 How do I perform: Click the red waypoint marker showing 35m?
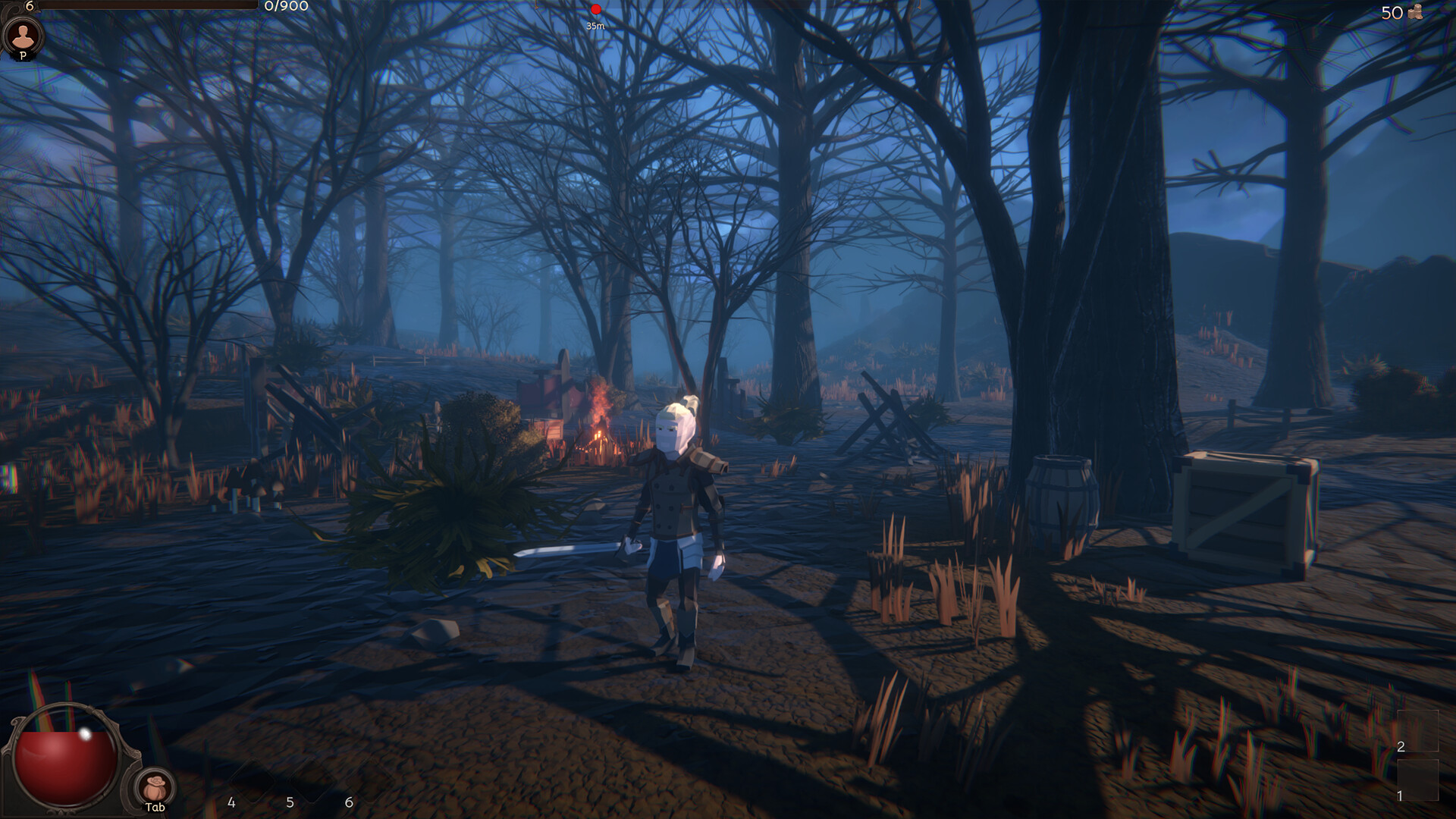click(x=596, y=10)
